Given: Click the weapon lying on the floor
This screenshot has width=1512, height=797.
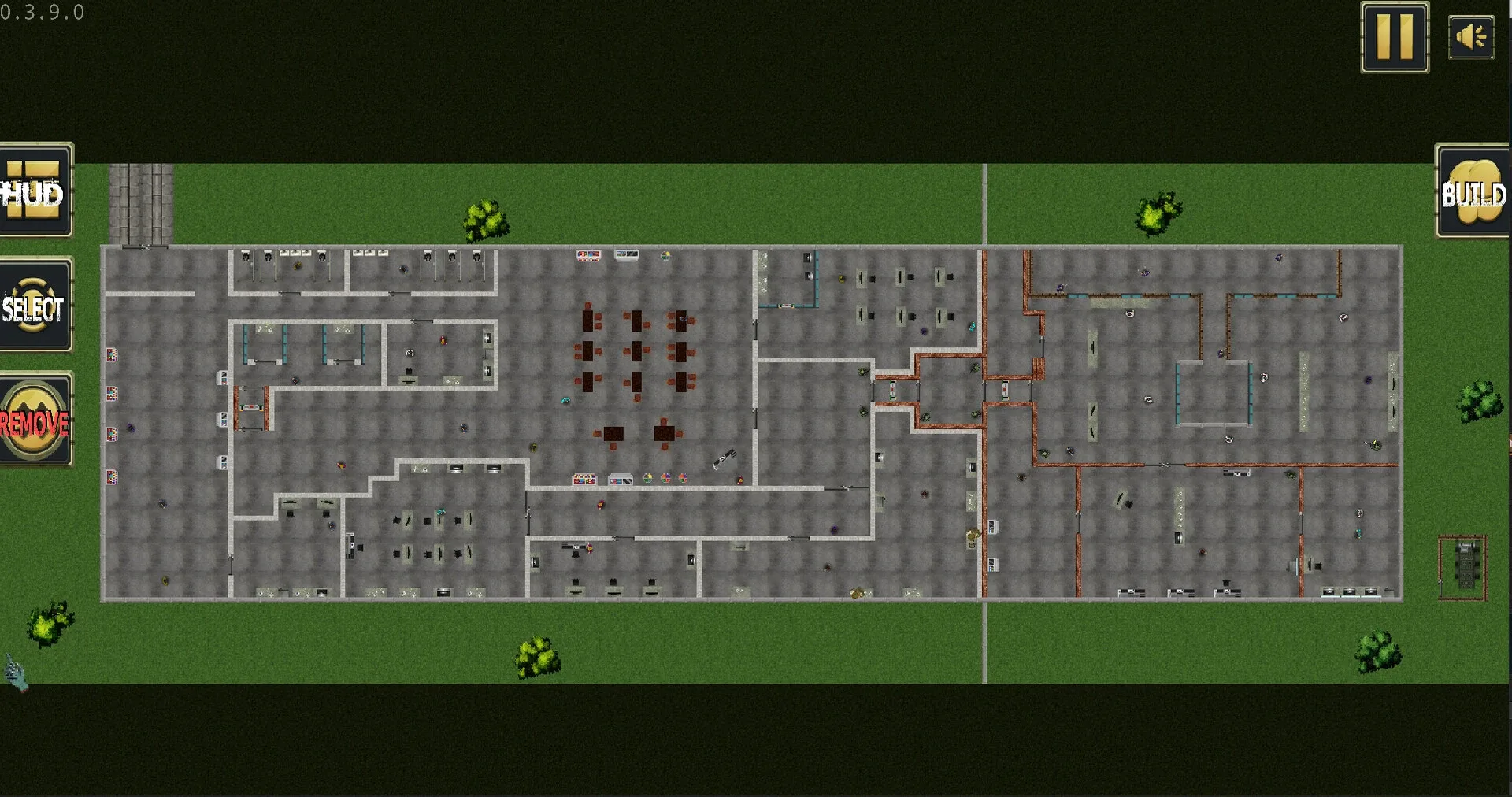Looking at the screenshot, I should coord(726,459).
